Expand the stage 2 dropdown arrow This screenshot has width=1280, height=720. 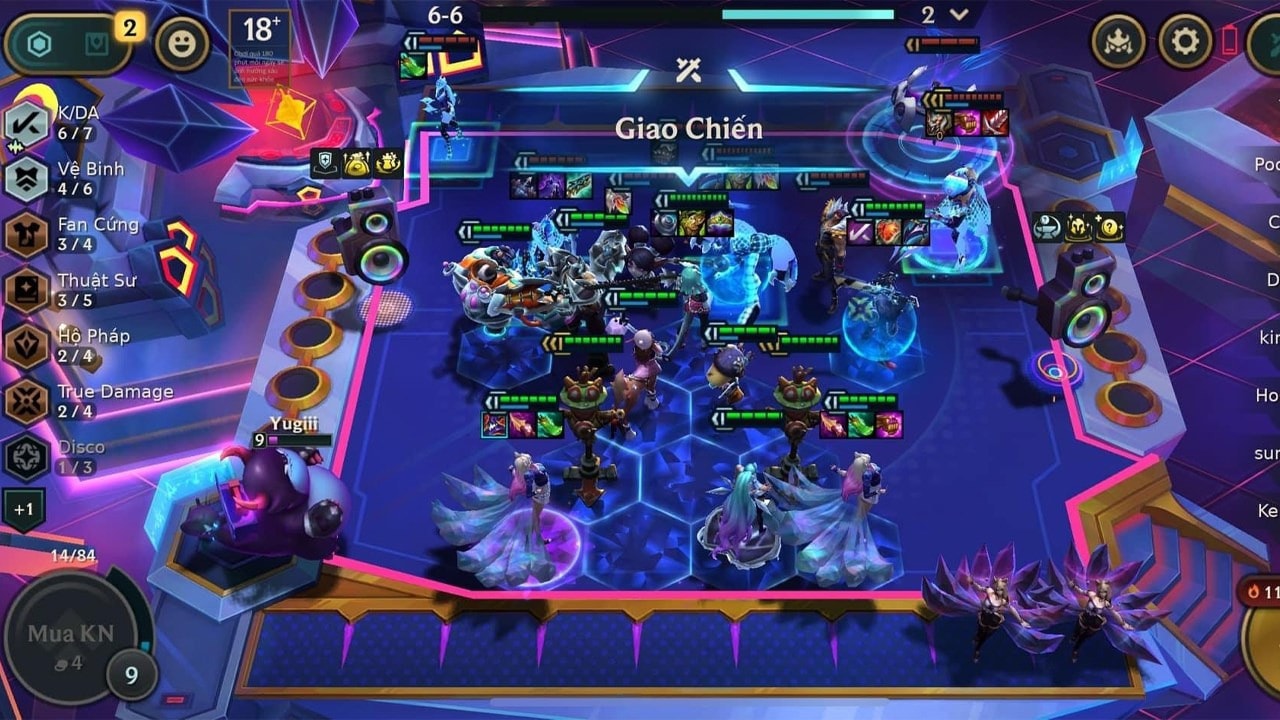point(960,14)
